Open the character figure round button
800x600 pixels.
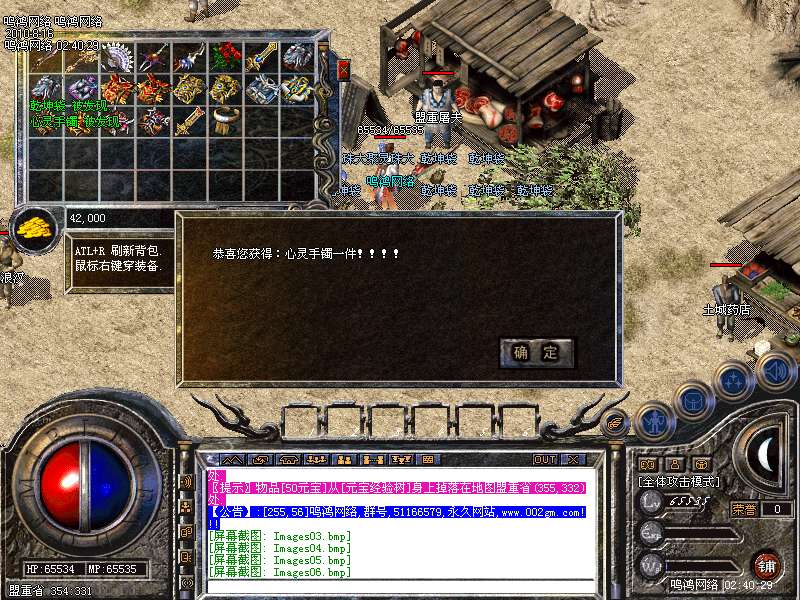coord(653,421)
